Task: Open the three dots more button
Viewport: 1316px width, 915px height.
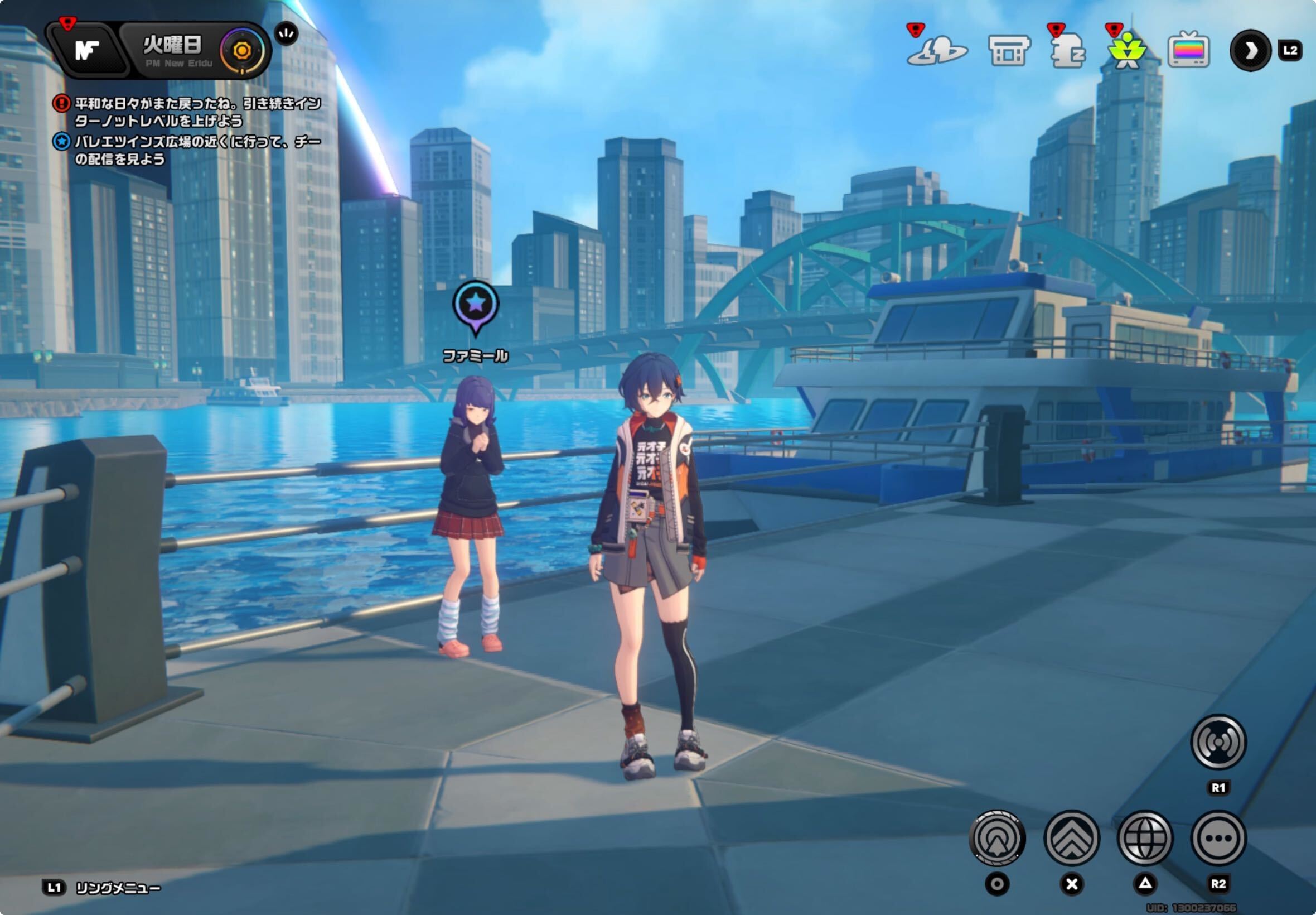Action: tap(1218, 838)
